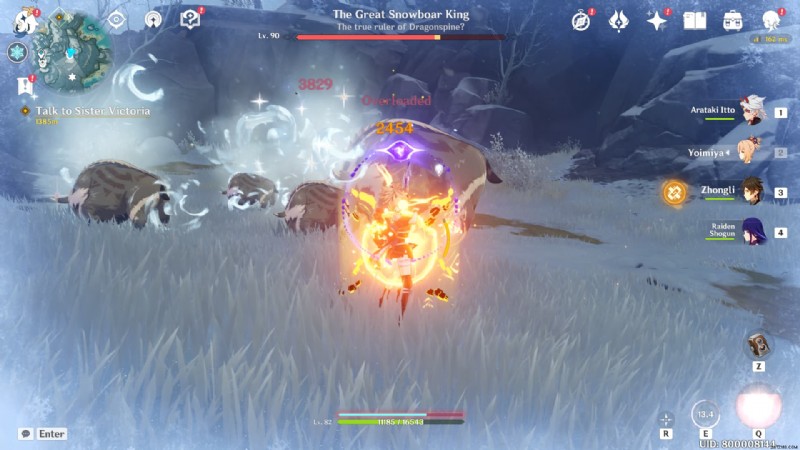This screenshot has height=450, width=800.
Task: Activate the glowing elemental burst
Action: pos(757,406)
